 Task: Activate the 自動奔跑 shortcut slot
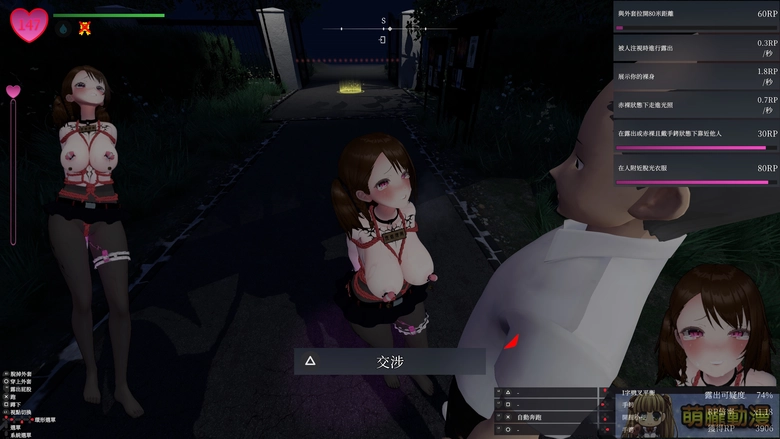(x=549, y=416)
